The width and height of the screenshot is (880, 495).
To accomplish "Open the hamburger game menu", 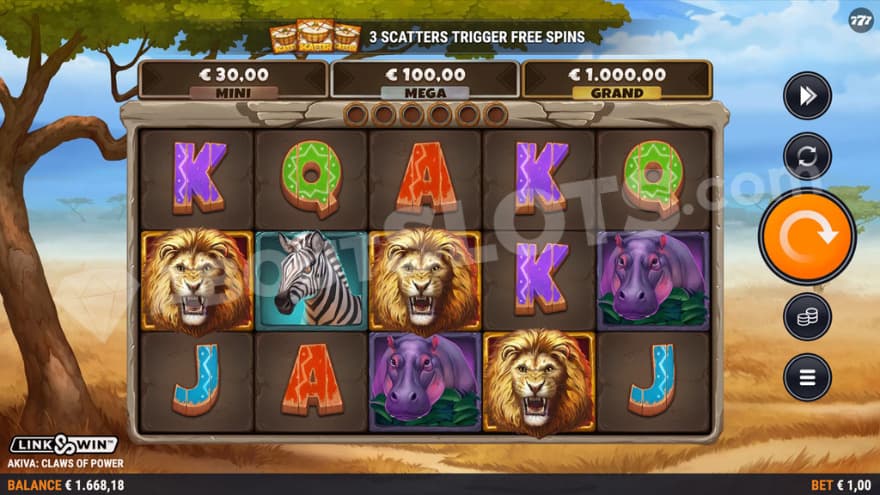I will [x=807, y=377].
